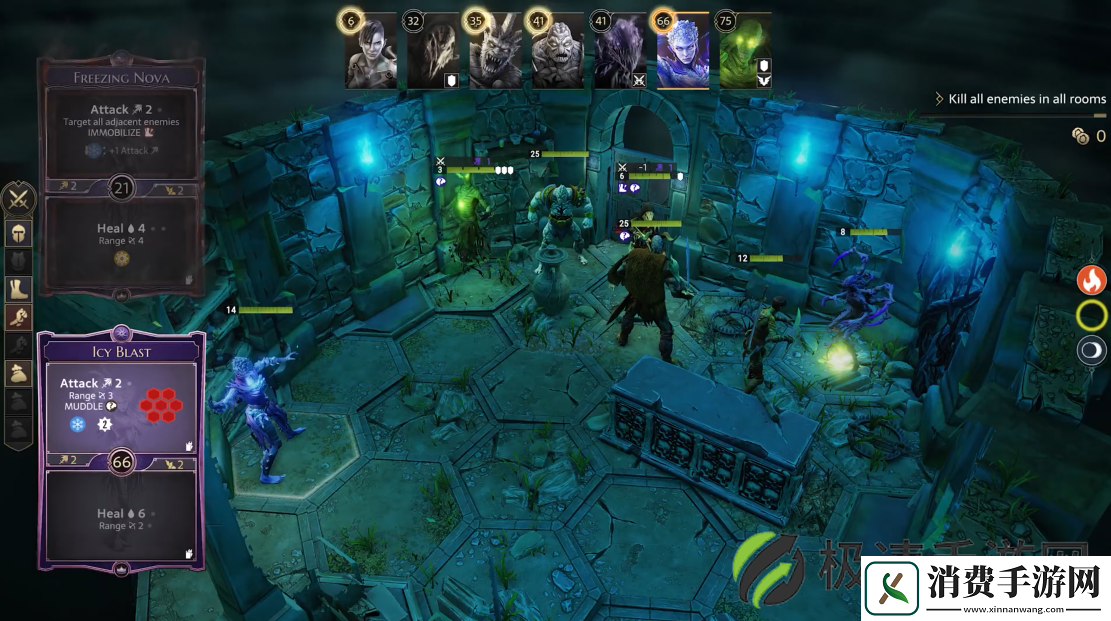Click the initiative 6 scoundrel portrait
The width and height of the screenshot is (1111, 621).
coord(371,54)
